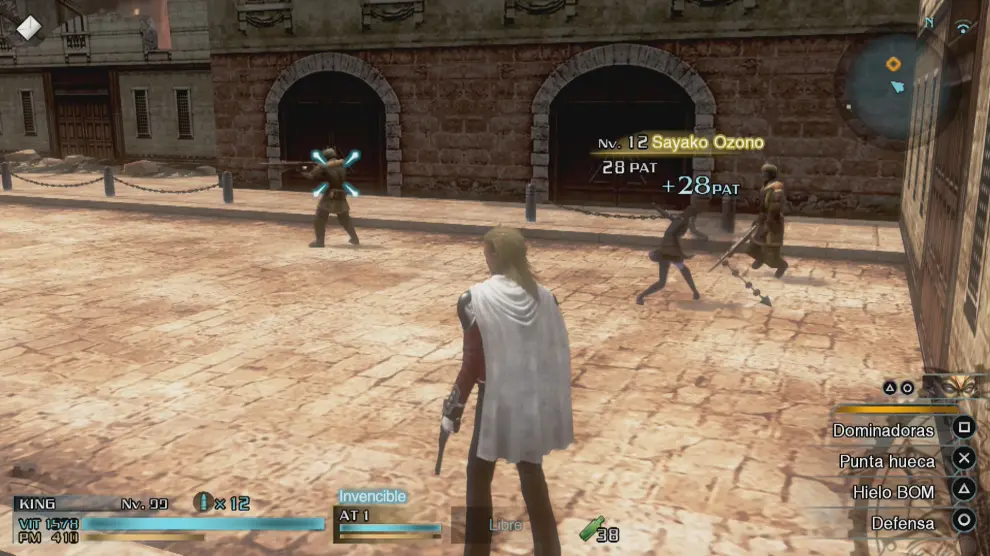Activate the Hielo BOM spell

point(893,492)
